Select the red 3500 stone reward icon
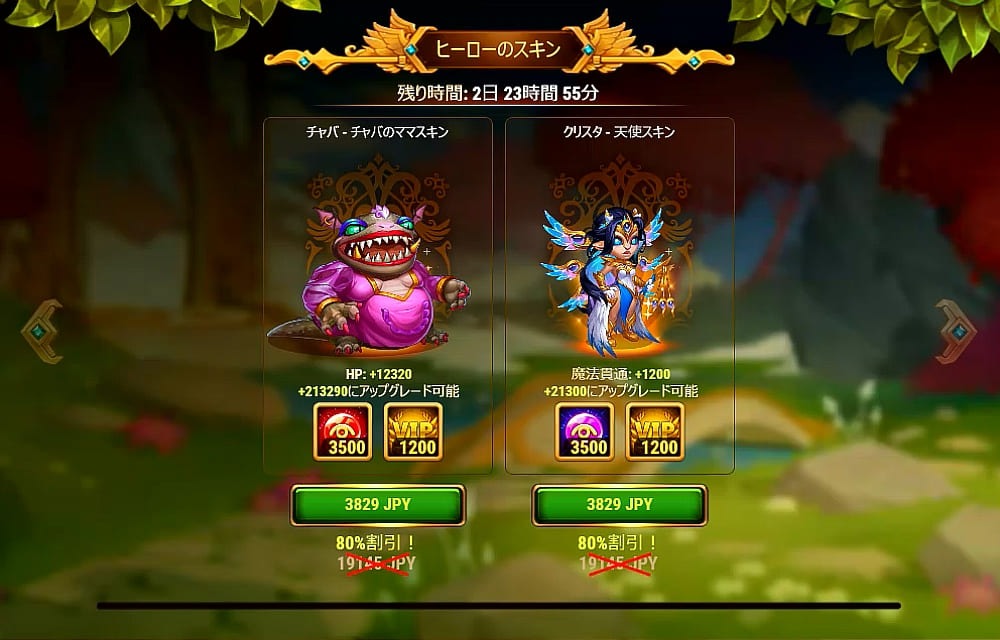Screen dimensions: 1000x640 coord(342,432)
